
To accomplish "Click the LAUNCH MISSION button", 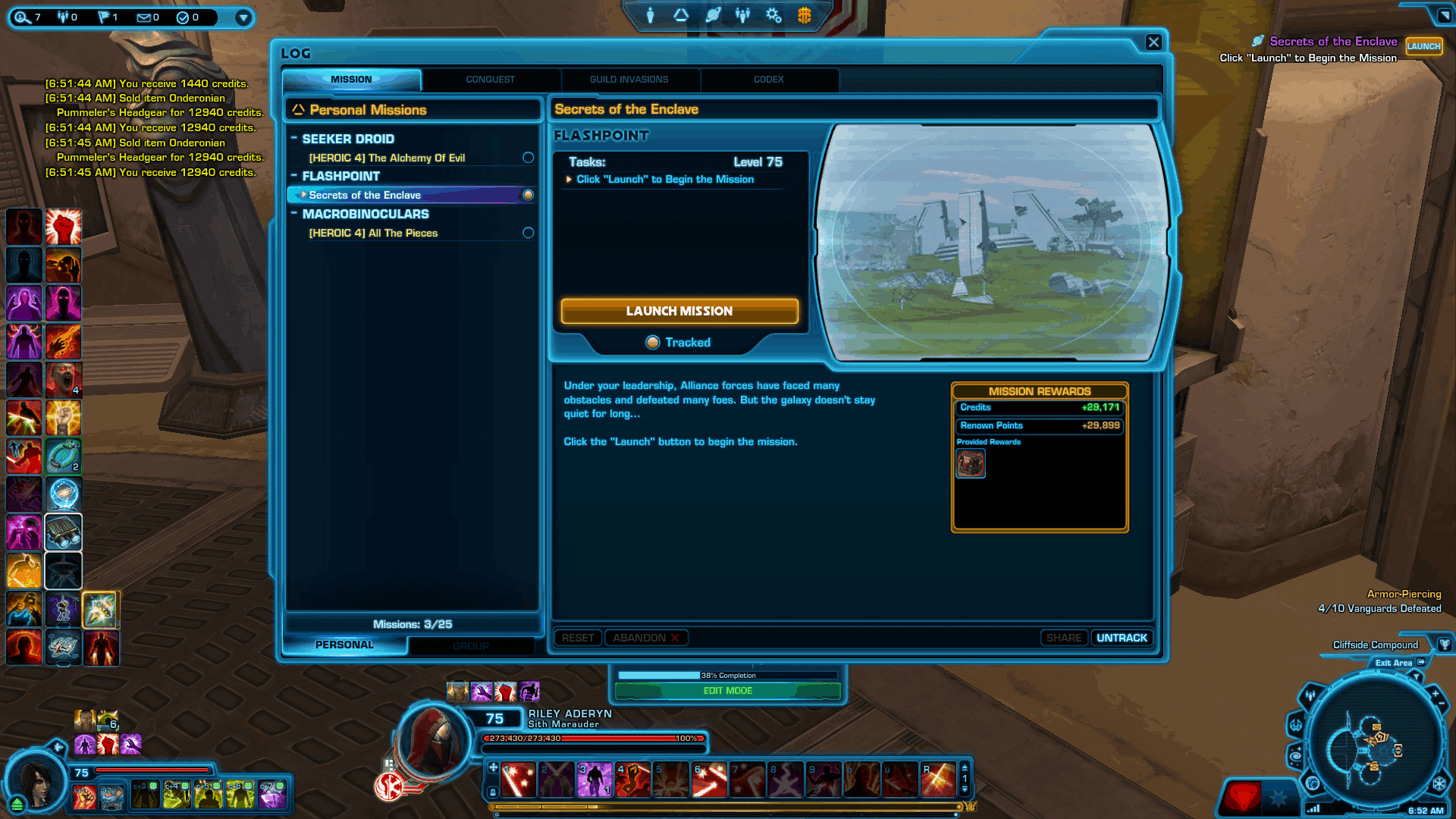I will click(x=679, y=311).
